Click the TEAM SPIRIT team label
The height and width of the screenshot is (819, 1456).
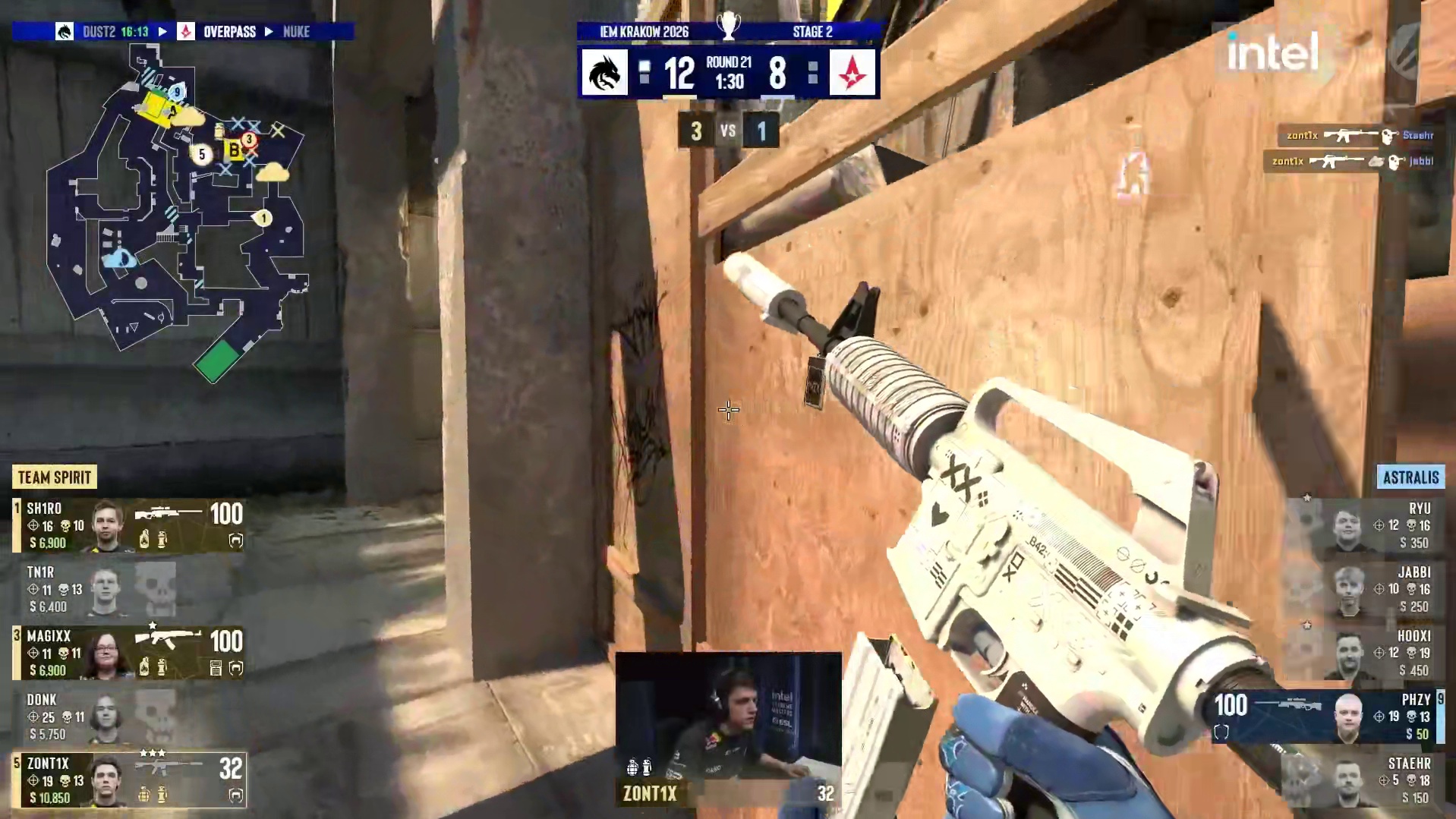coord(55,477)
